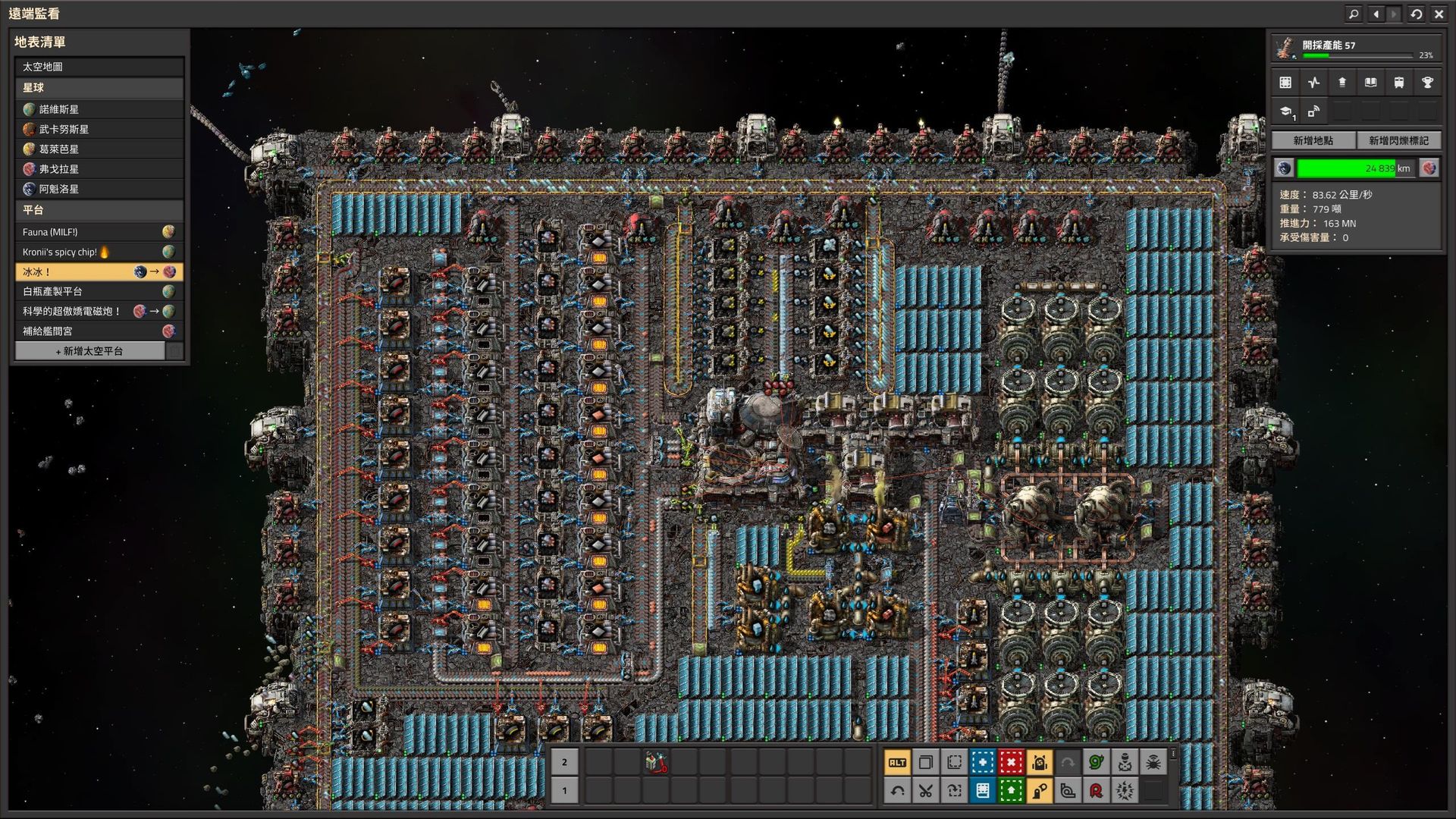Switch the quickbar to page 2
The height and width of the screenshot is (819, 1456).
[563, 762]
